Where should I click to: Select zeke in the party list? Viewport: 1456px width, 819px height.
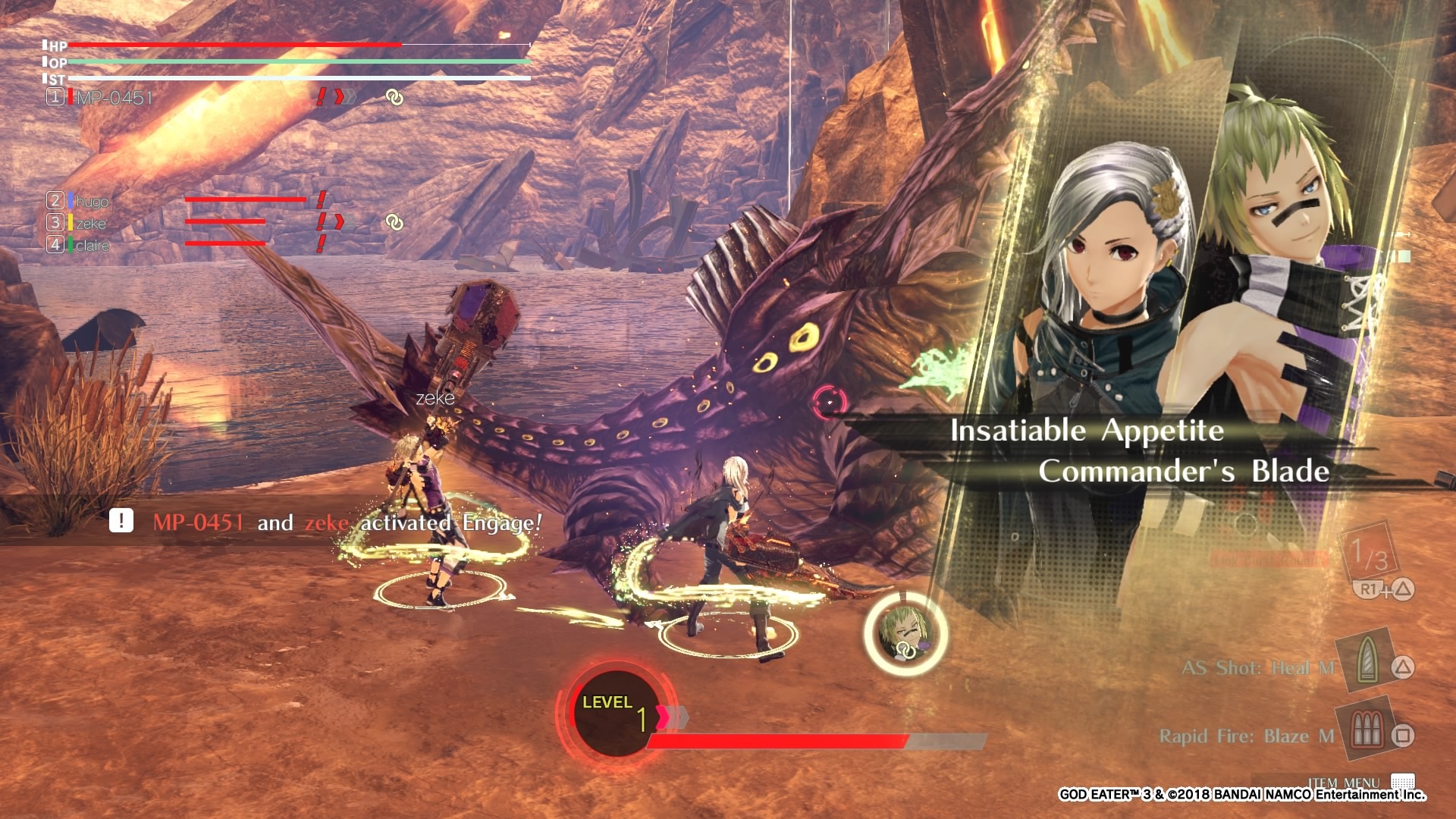pos(90,223)
